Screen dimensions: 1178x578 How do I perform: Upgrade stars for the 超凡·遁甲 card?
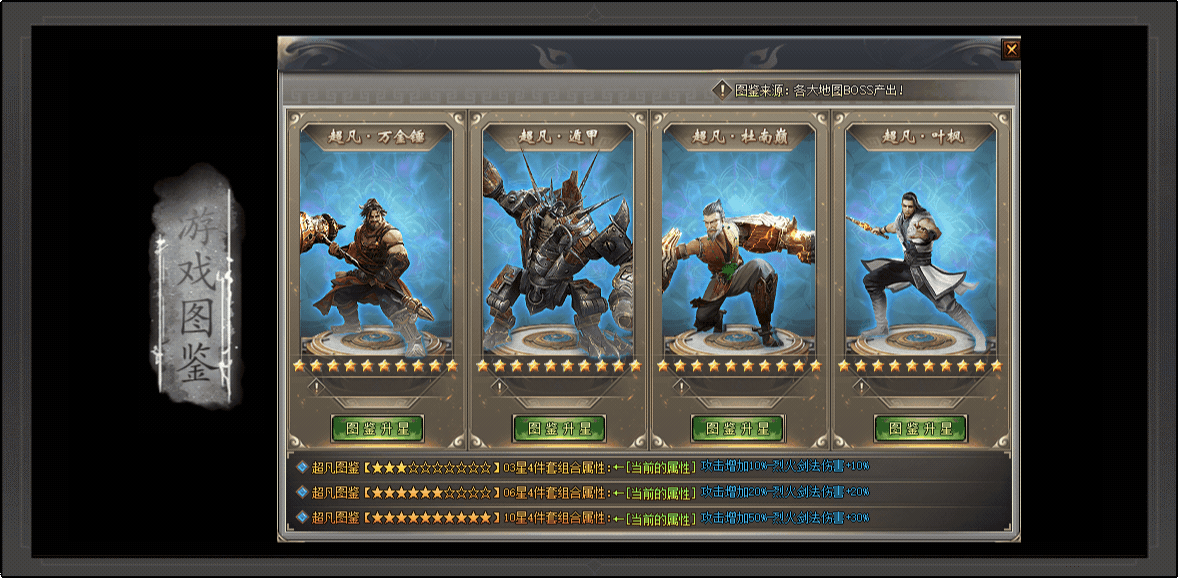pos(559,428)
